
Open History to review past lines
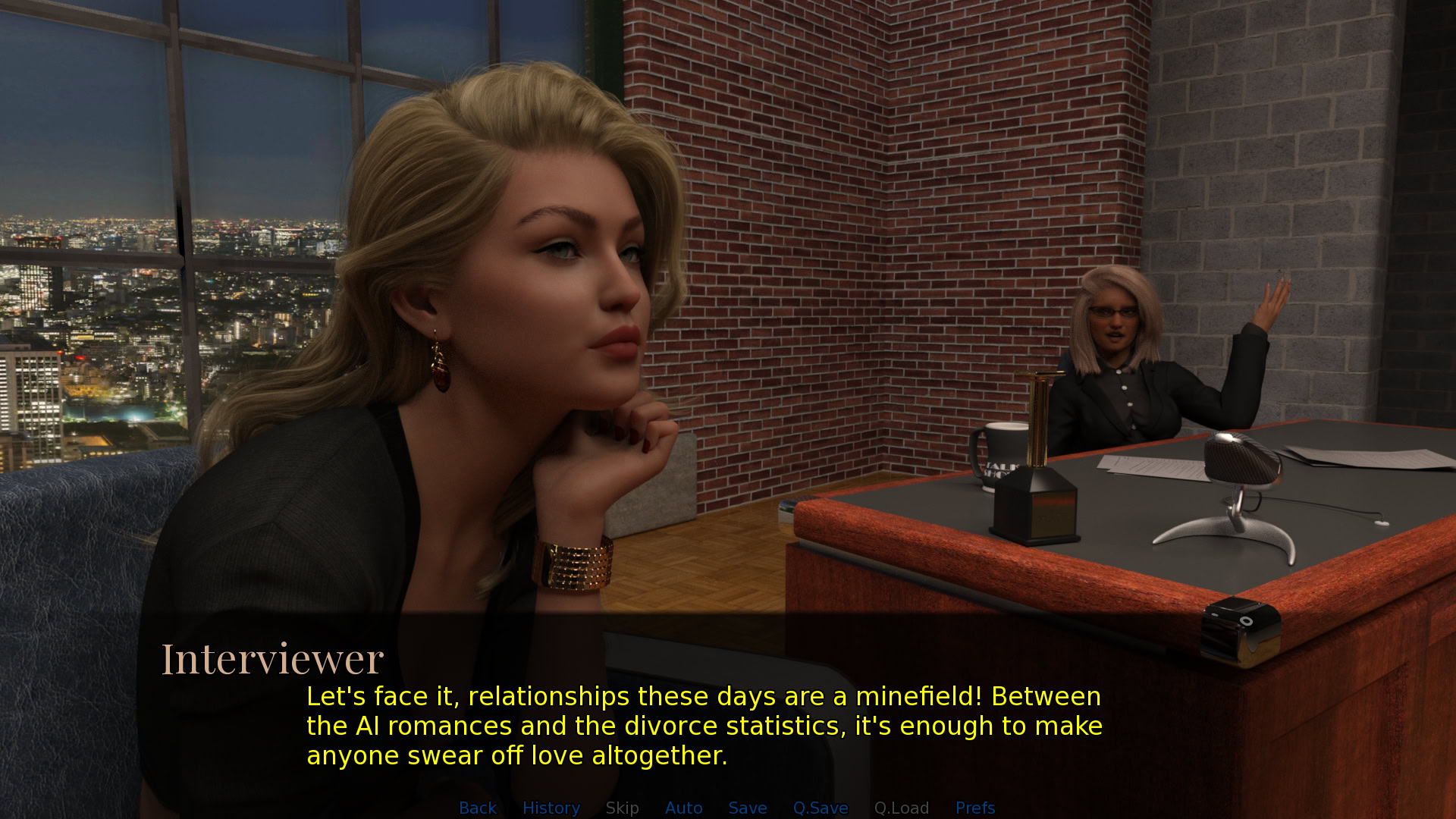tap(551, 808)
